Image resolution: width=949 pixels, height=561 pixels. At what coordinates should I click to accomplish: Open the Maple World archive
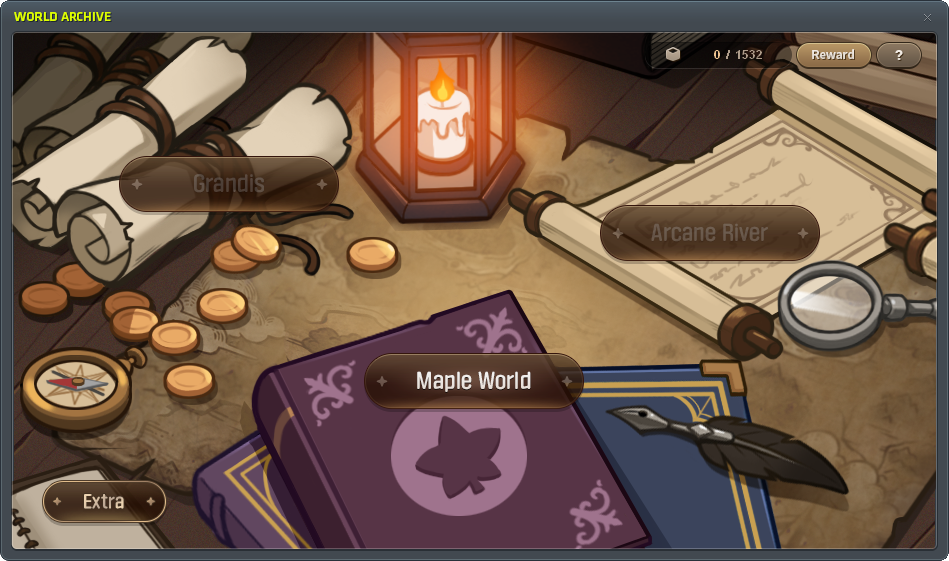473,381
